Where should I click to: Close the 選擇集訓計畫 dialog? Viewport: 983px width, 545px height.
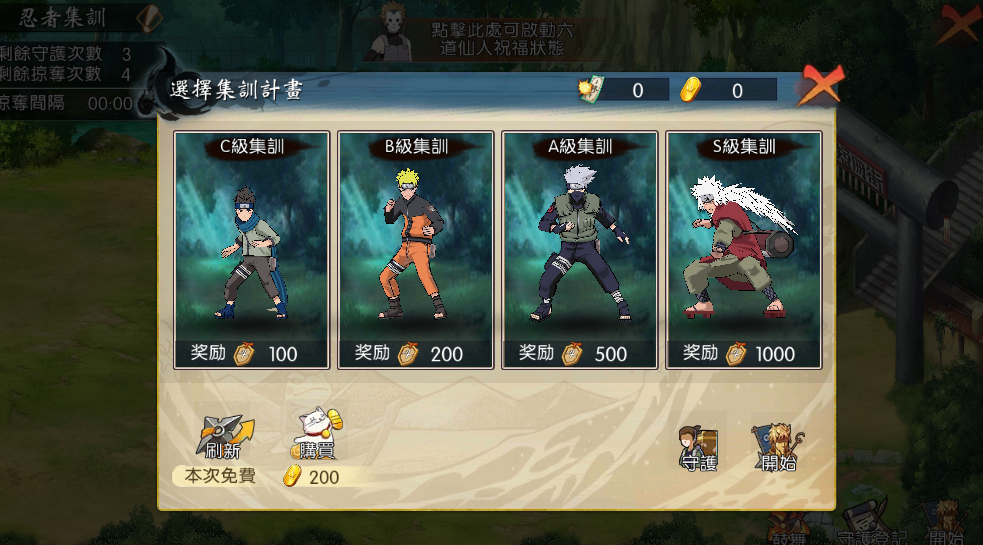click(820, 86)
